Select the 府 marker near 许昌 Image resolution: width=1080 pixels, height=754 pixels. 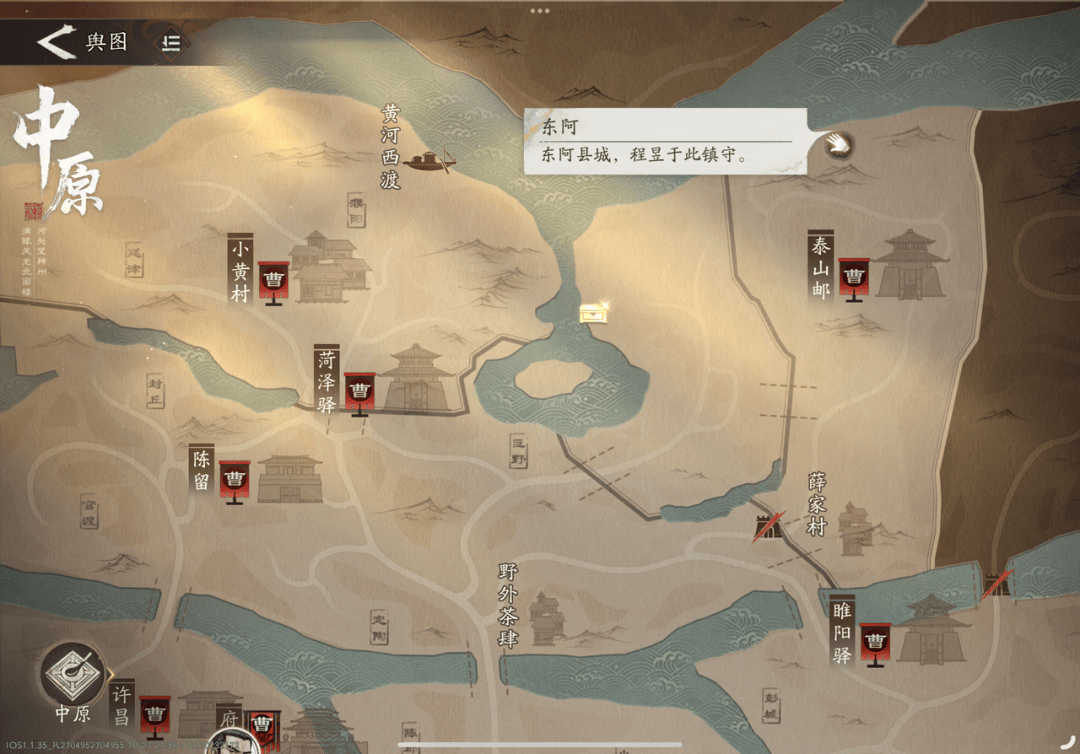pyautogui.click(x=264, y=722)
